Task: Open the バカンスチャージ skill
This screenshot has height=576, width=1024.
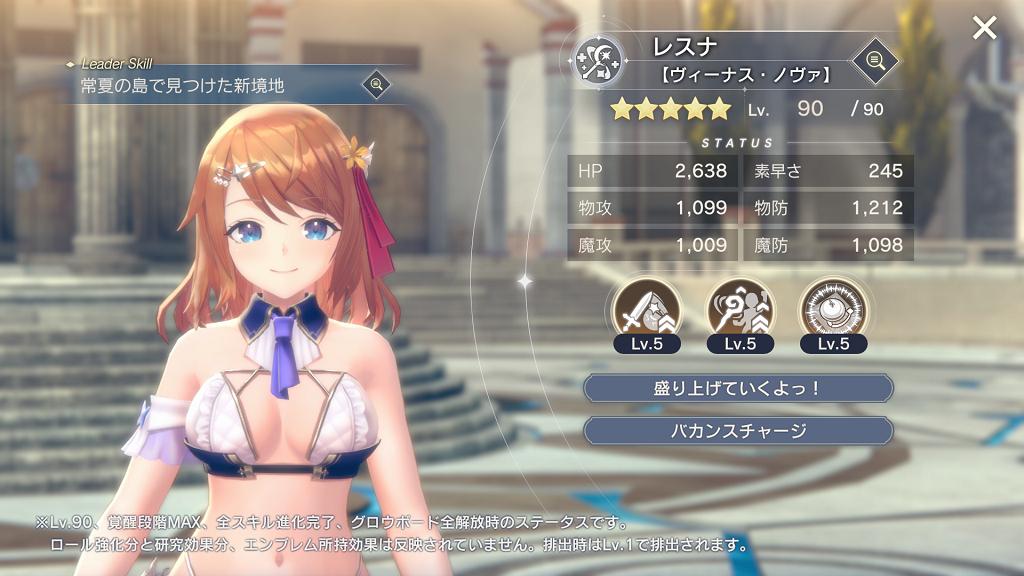Action: [738, 431]
